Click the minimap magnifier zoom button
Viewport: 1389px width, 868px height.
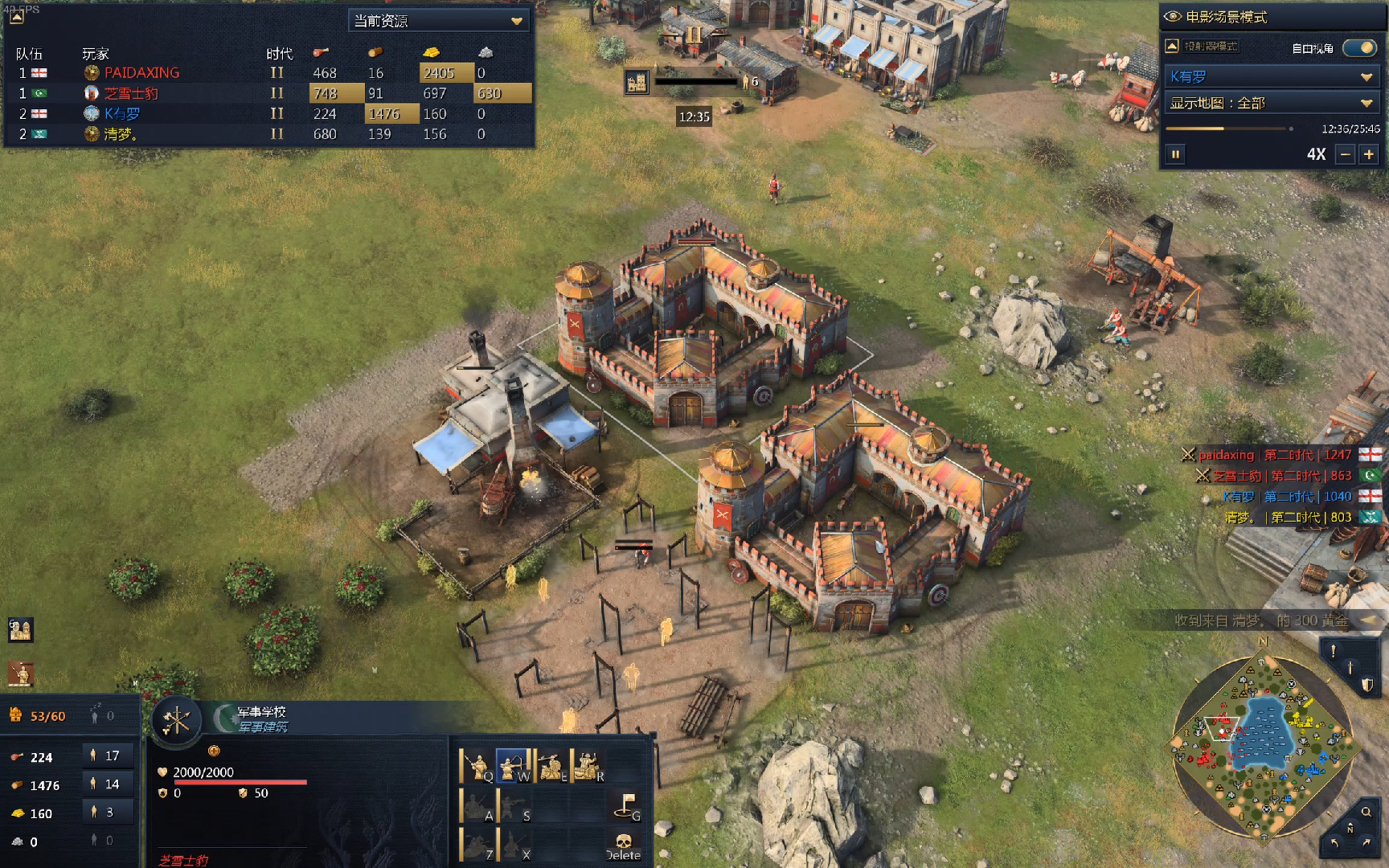(1366, 812)
